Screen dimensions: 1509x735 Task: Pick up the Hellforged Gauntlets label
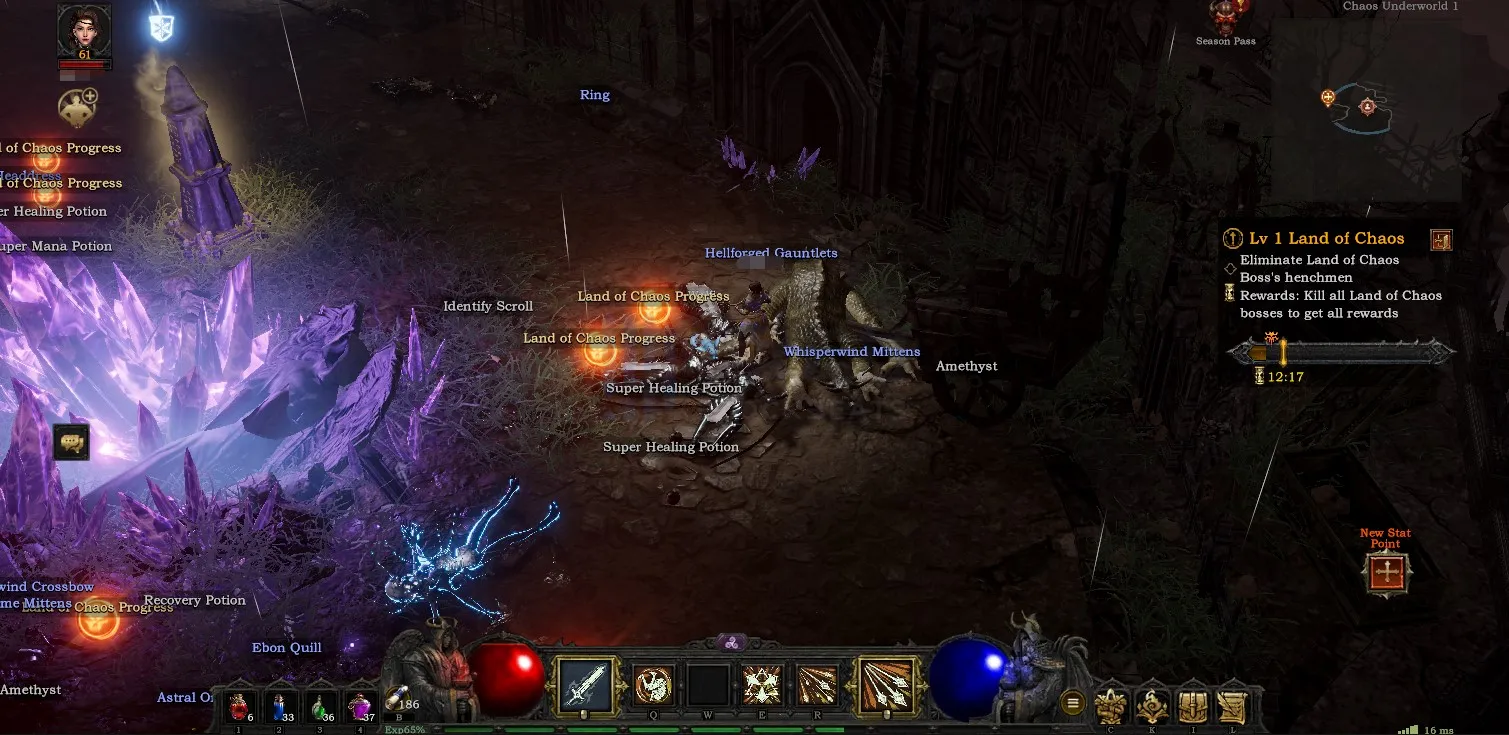tap(771, 253)
